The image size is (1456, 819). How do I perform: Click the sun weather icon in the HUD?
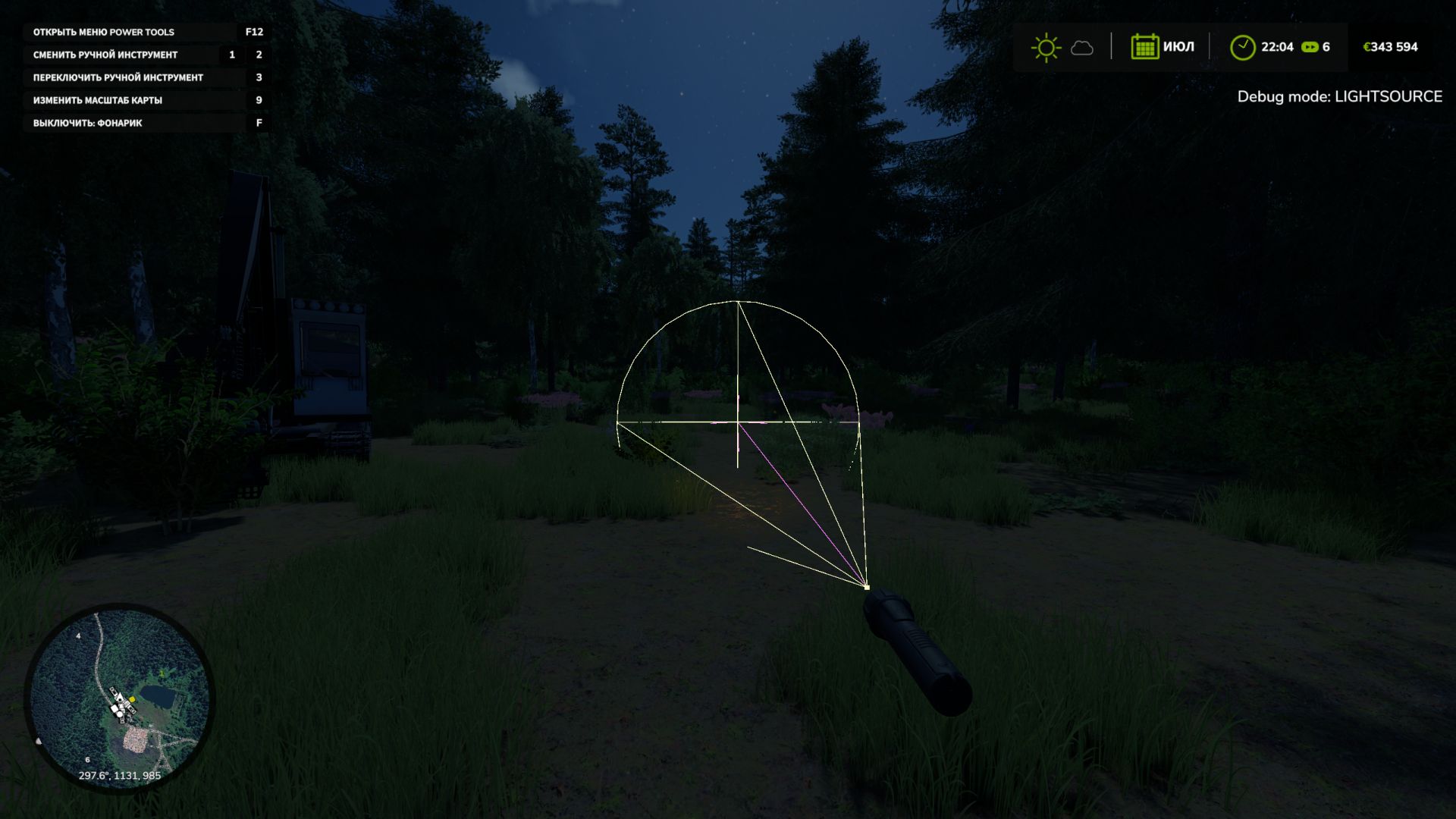pos(1045,47)
